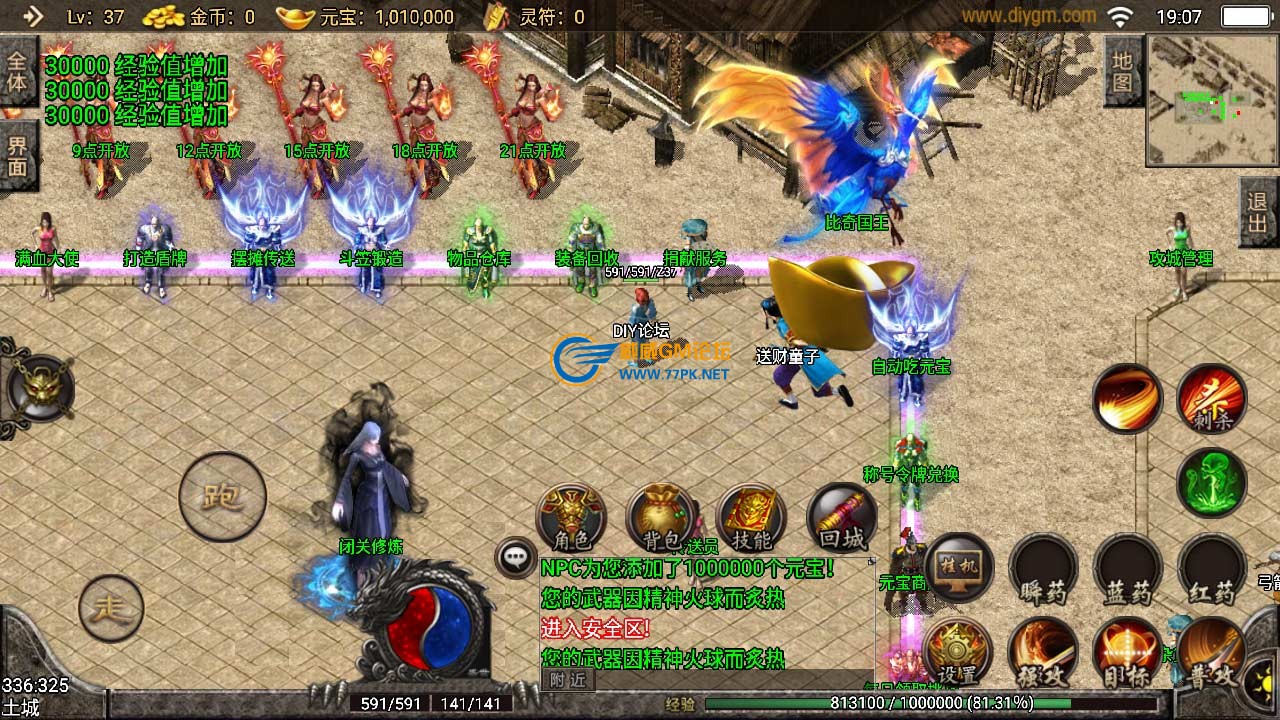Click the 退出 exit button
This screenshot has width=1280, height=720.
coord(1258,212)
